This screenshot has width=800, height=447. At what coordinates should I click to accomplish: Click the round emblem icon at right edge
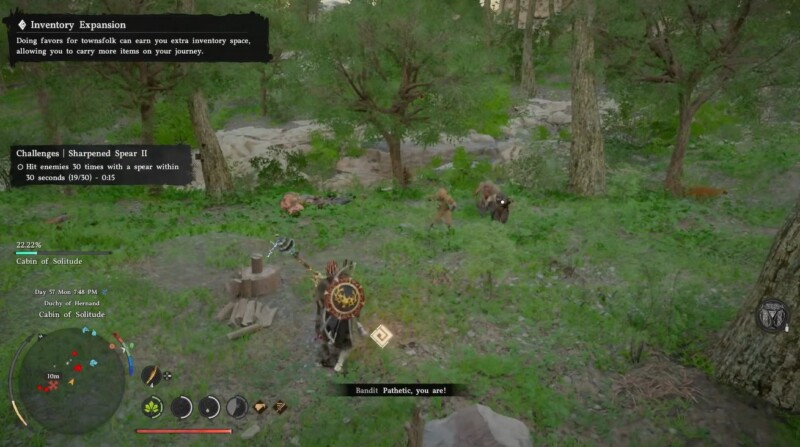pyautogui.click(x=772, y=316)
